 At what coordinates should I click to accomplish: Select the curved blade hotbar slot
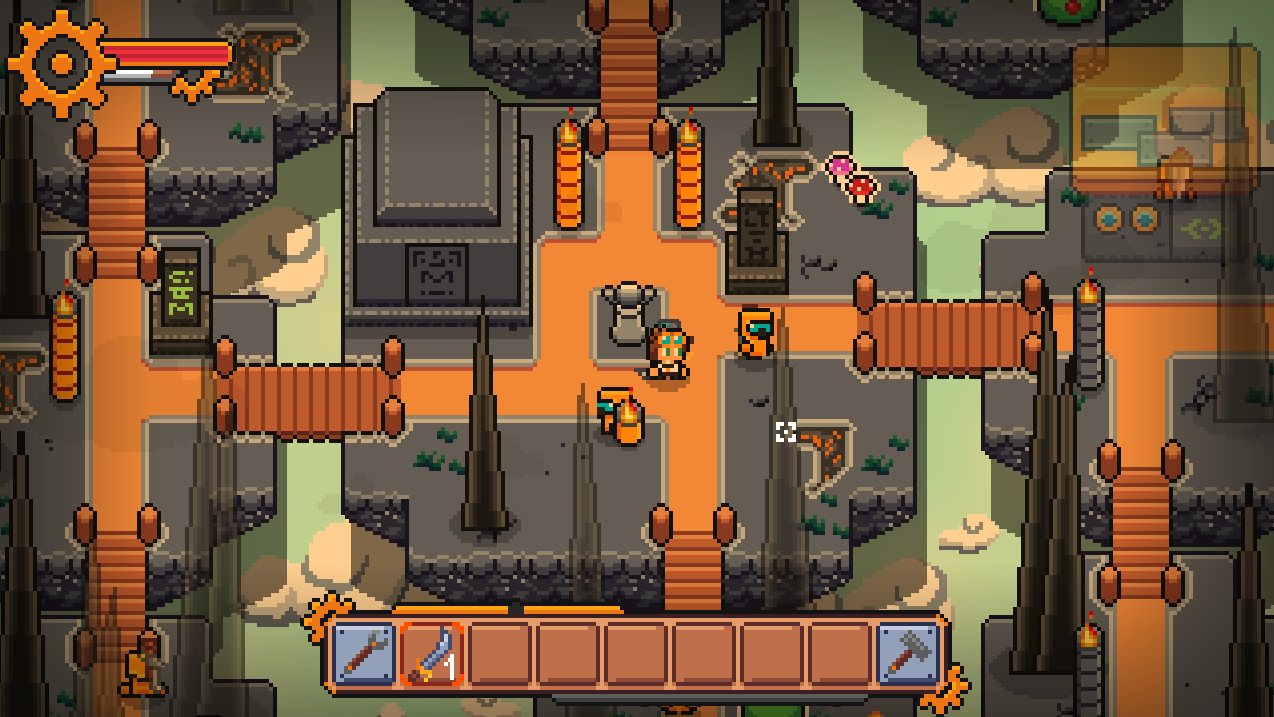point(432,654)
